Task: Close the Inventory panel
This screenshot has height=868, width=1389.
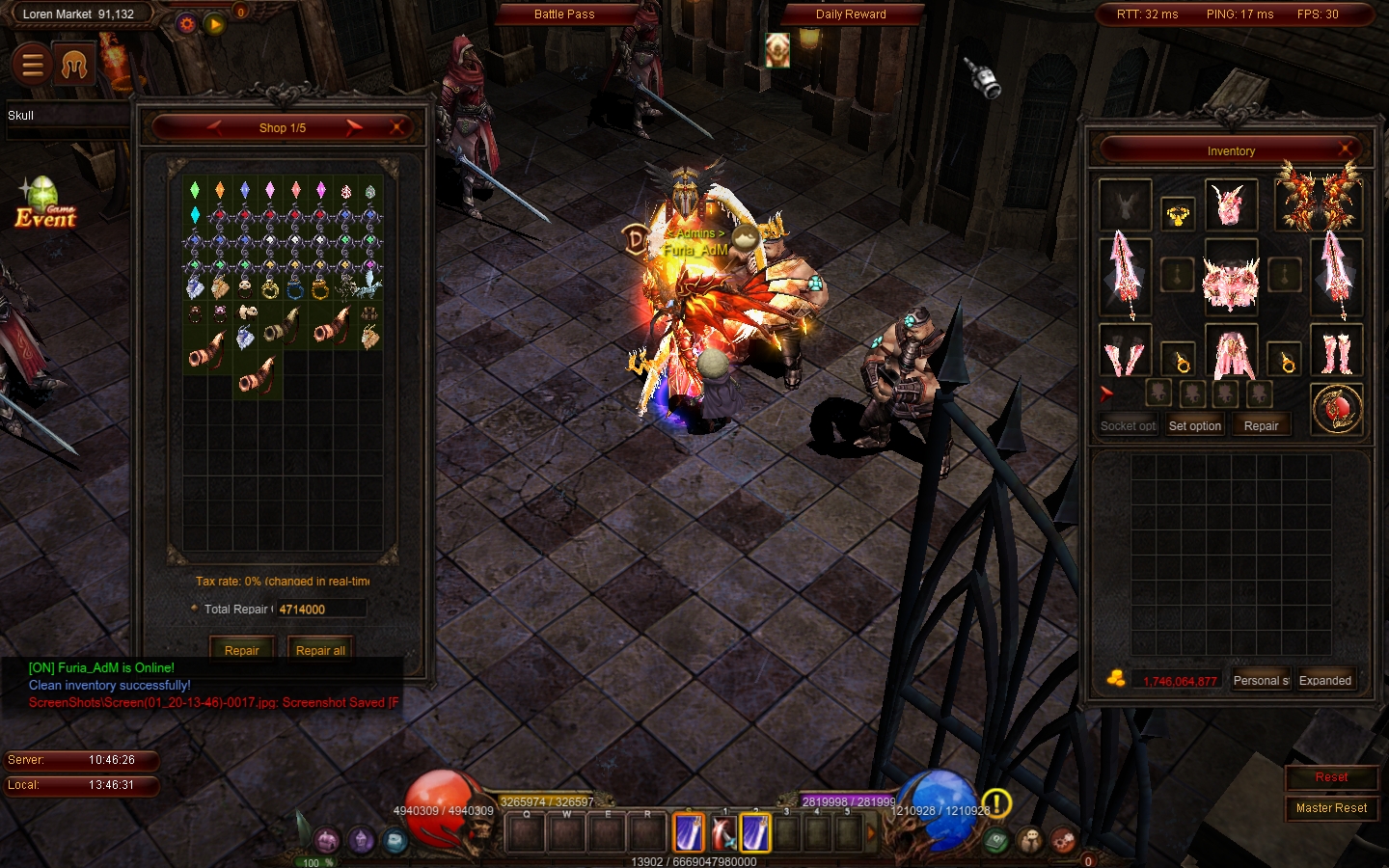Action: [1346, 150]
